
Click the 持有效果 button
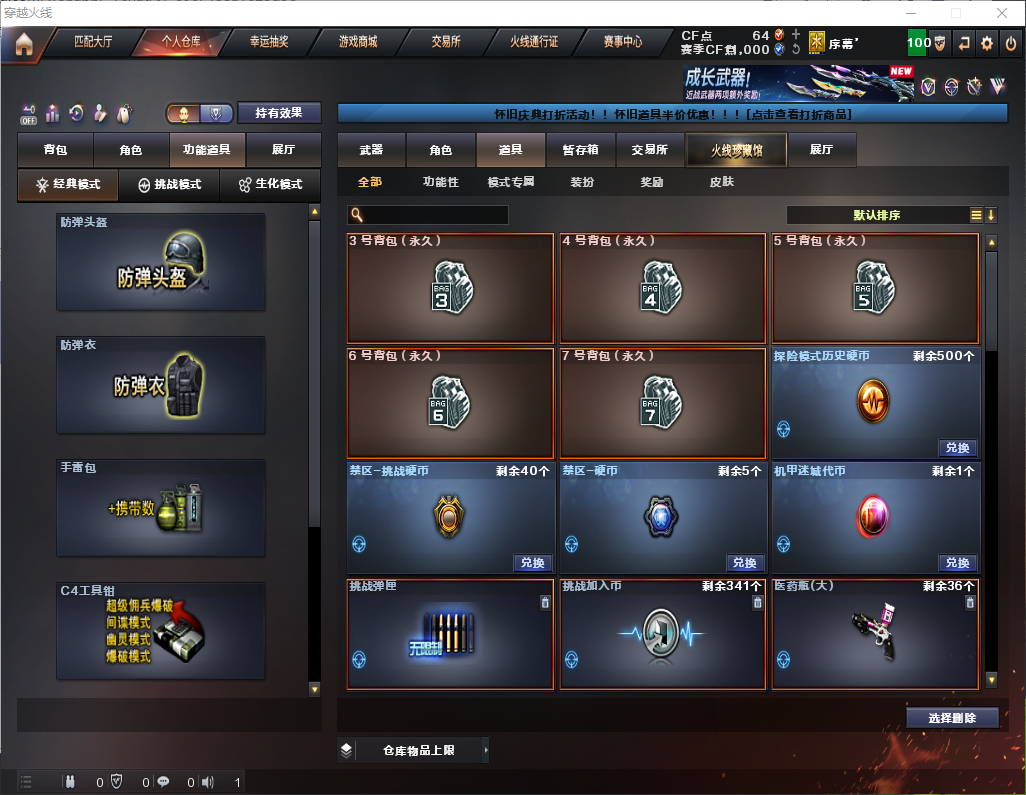click(279, 113)
